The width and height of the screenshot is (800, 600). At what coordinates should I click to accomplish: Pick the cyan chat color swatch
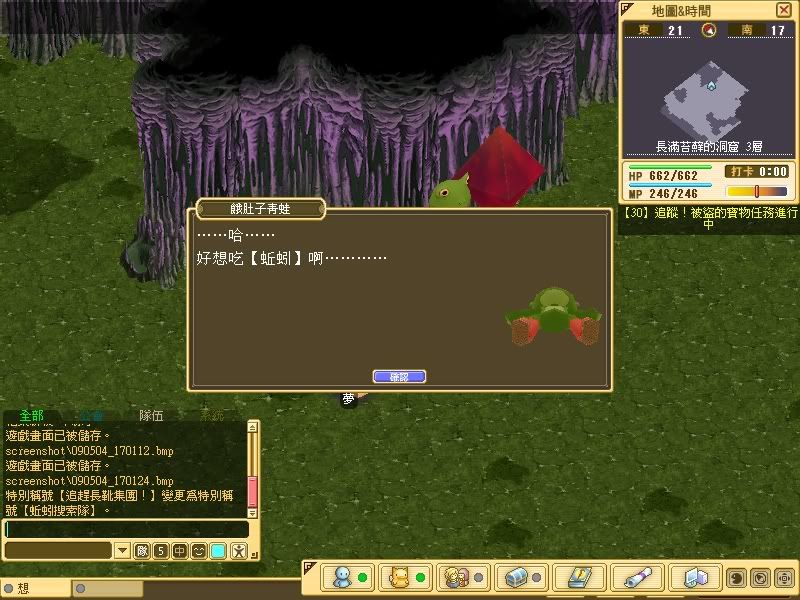[x=218, y=551]
